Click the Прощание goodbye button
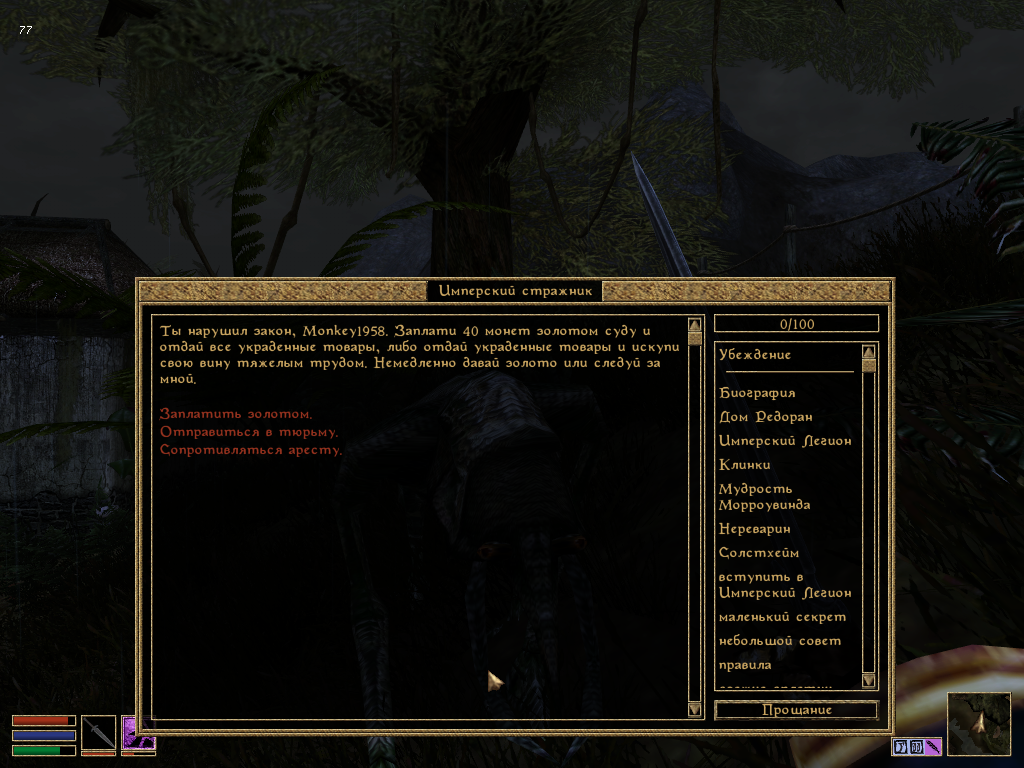This screenshot has width=1024, height=768. pos(796,710)
